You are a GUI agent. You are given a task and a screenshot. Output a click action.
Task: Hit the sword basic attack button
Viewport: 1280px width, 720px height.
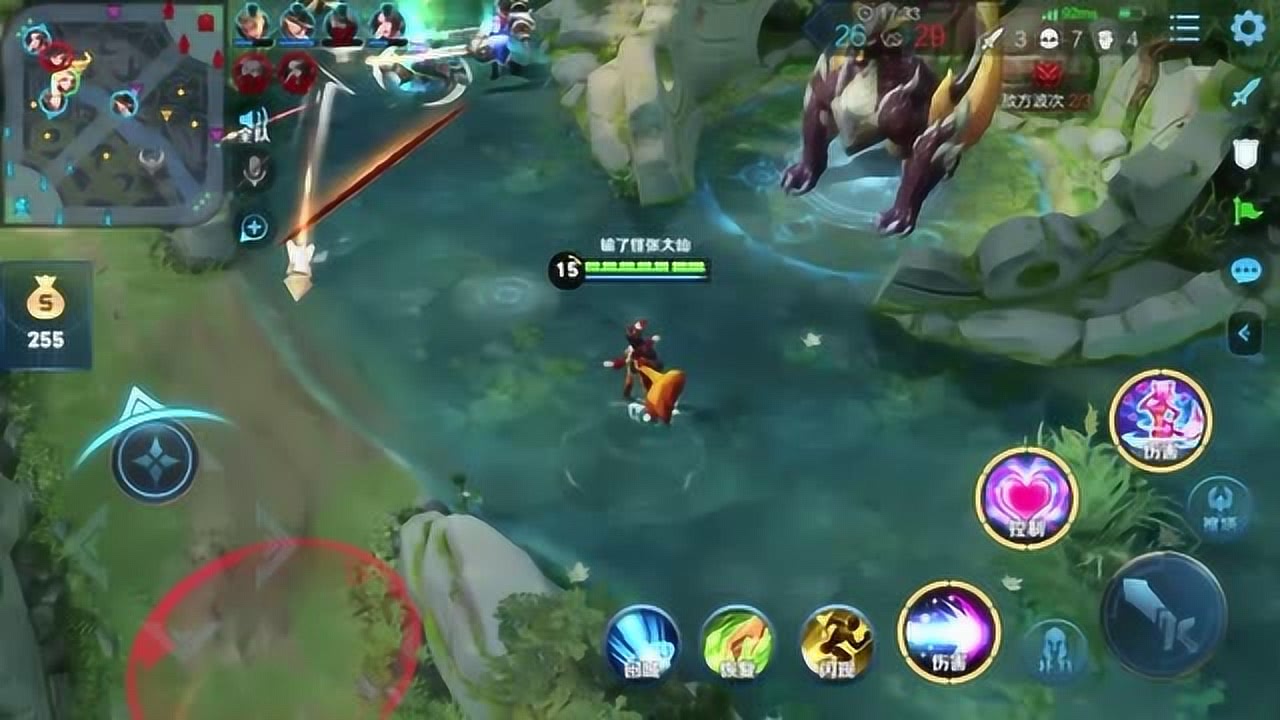(x=1163, y=615)
